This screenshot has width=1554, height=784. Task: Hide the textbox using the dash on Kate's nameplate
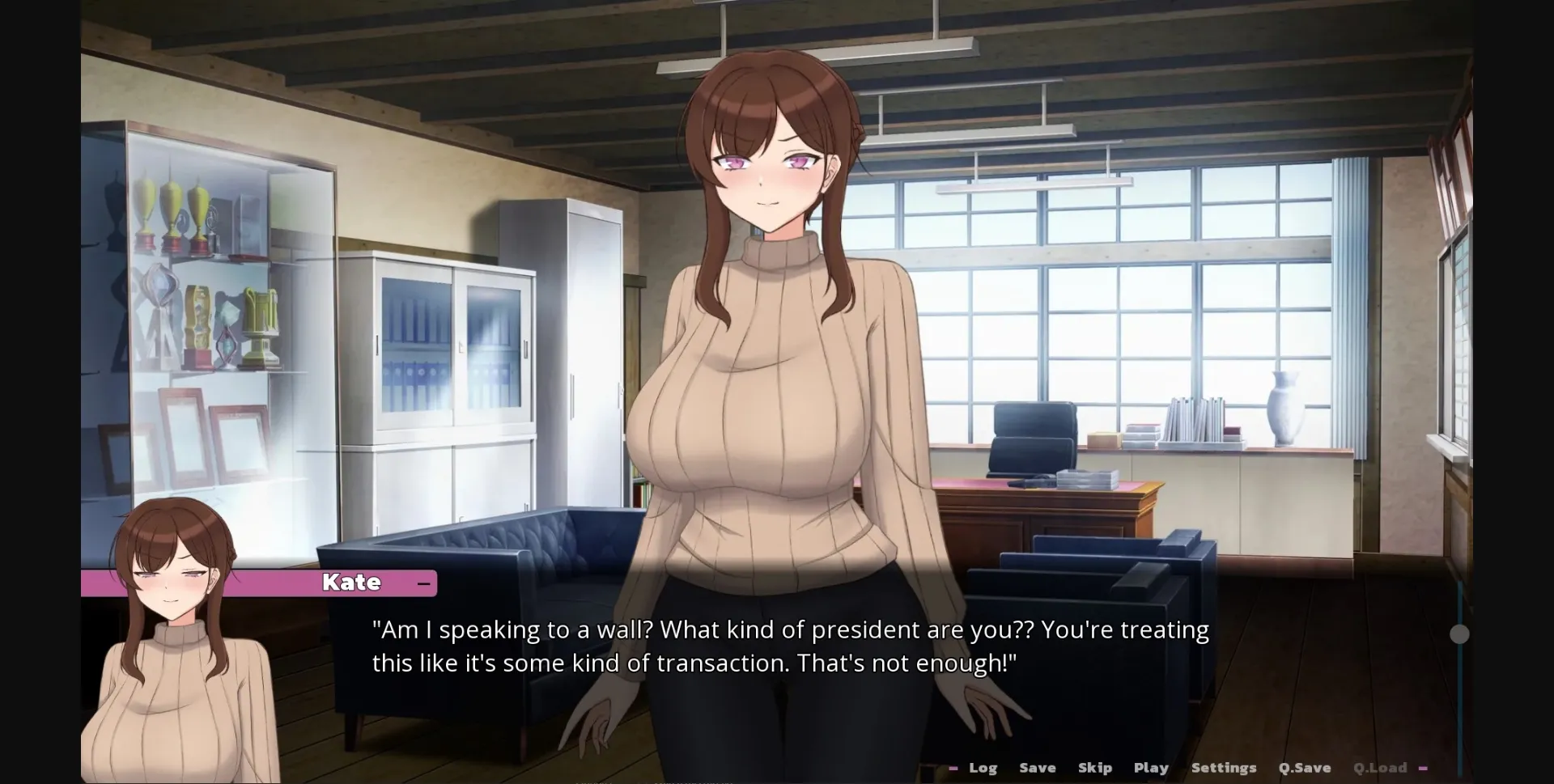point(423,583)
